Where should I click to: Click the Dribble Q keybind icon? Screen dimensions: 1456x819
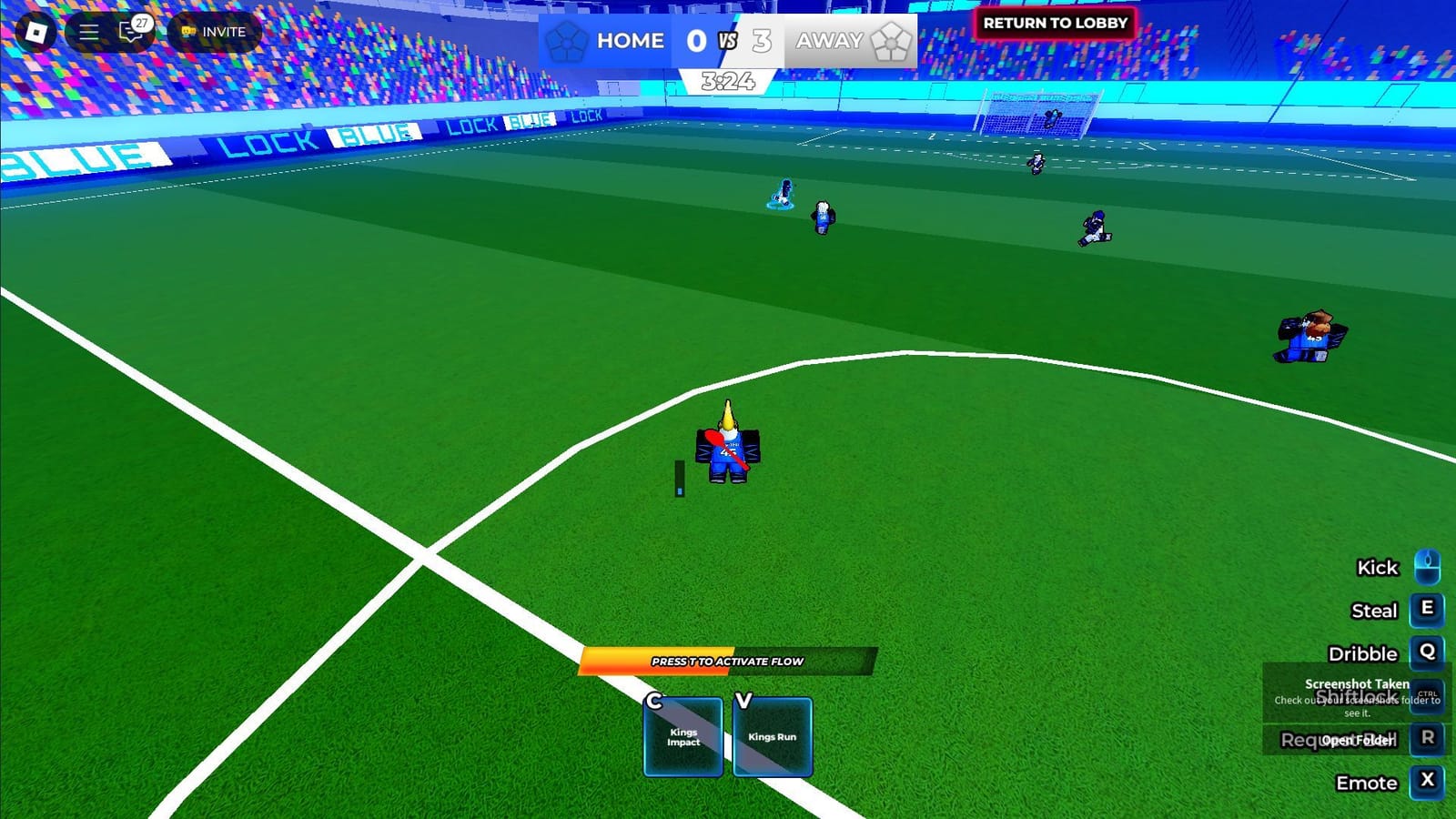1428,654
